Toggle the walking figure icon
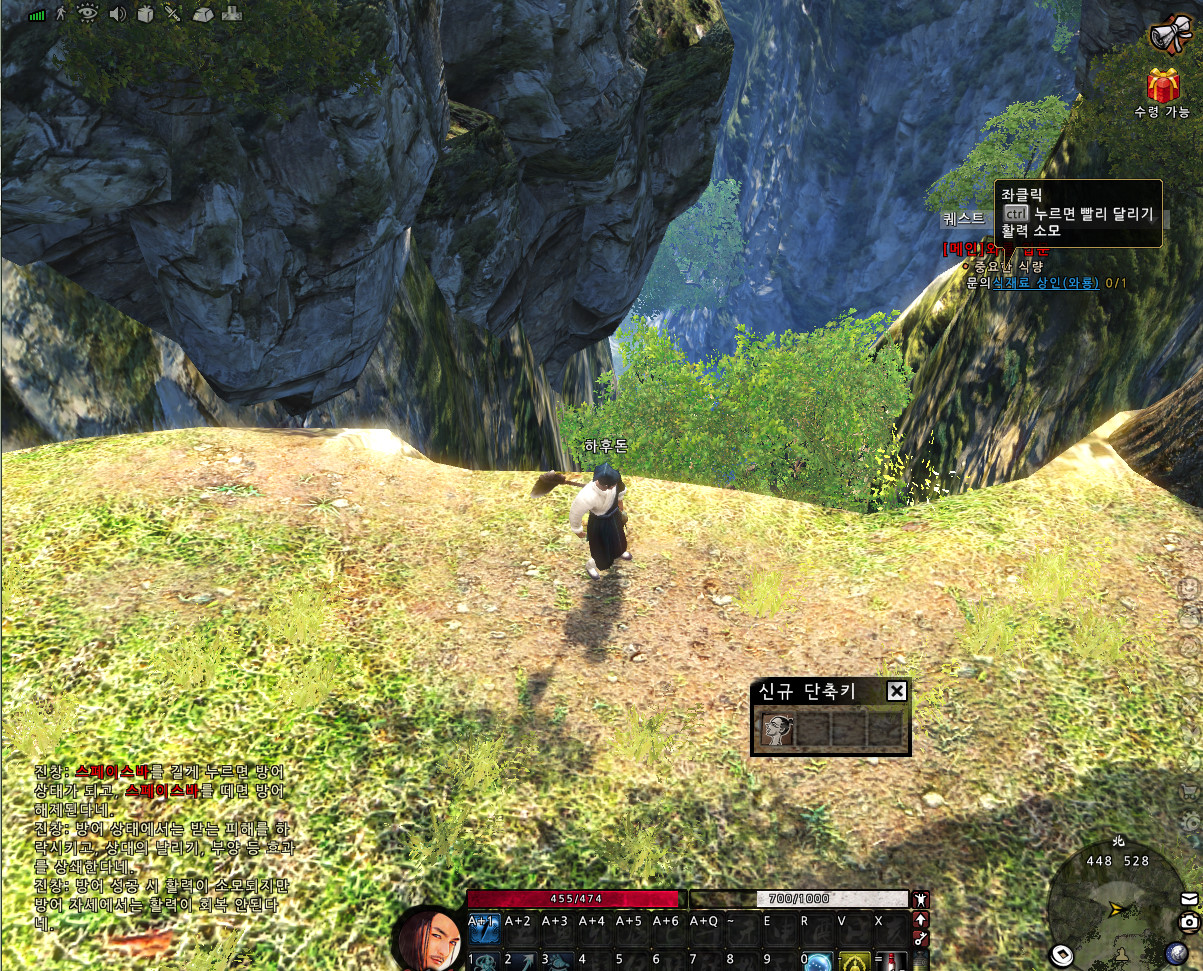 point(62,14)
